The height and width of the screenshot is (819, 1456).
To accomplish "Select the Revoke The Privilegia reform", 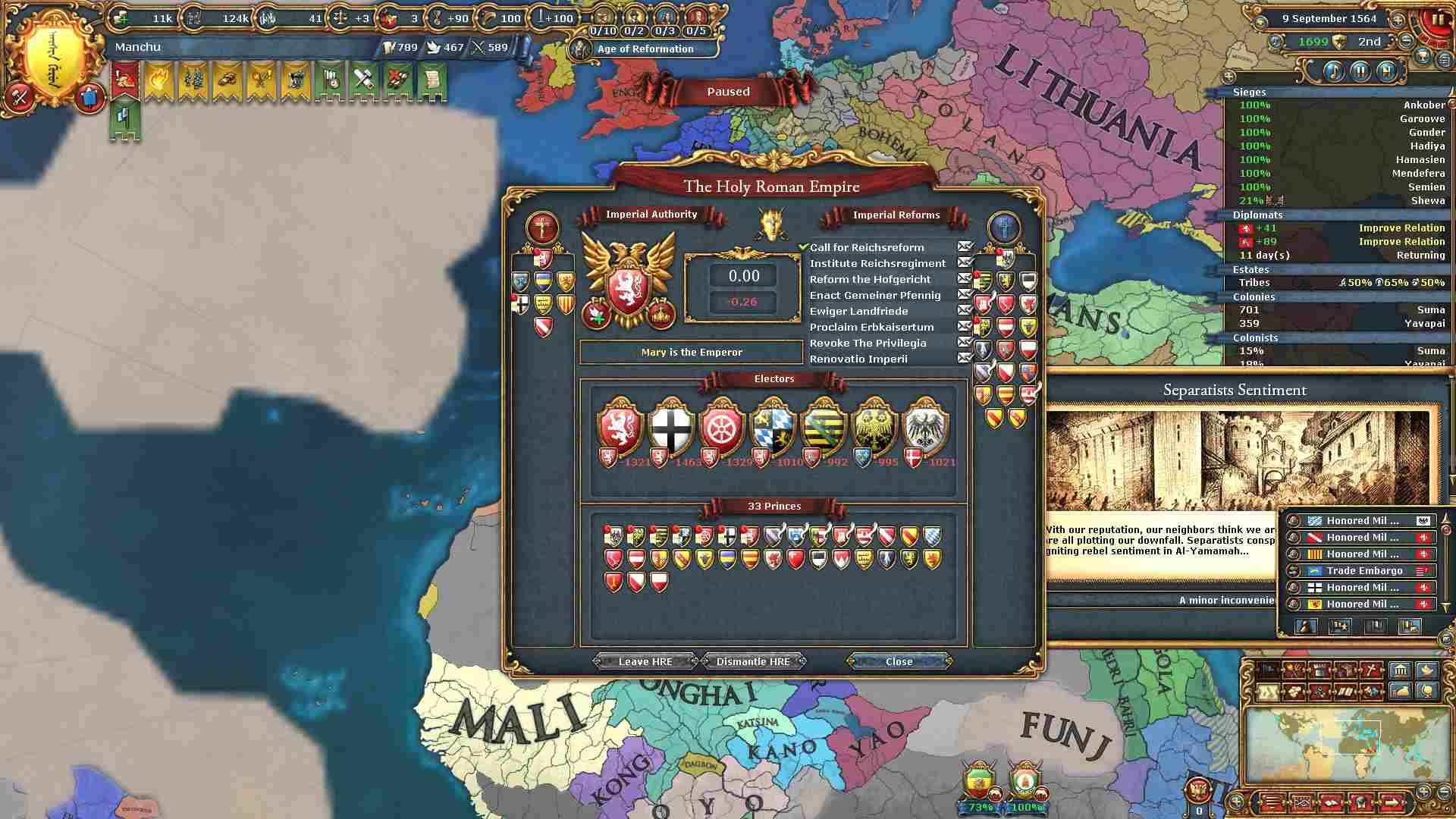I will click(868, 343).
